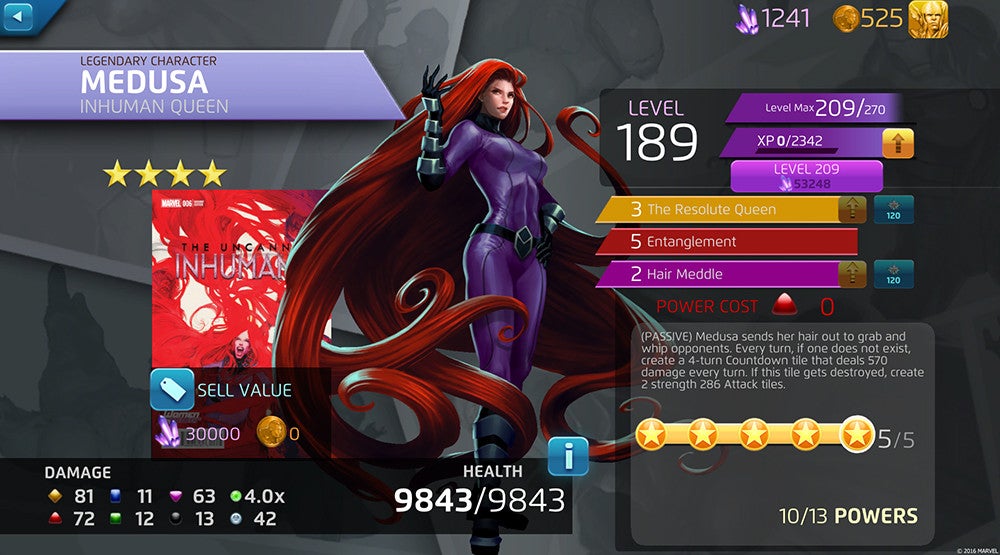Upgrade The Resolute Queen with its arrow
The width and height of the screenshot is (1000, 555).
click(x=852, y=210)
